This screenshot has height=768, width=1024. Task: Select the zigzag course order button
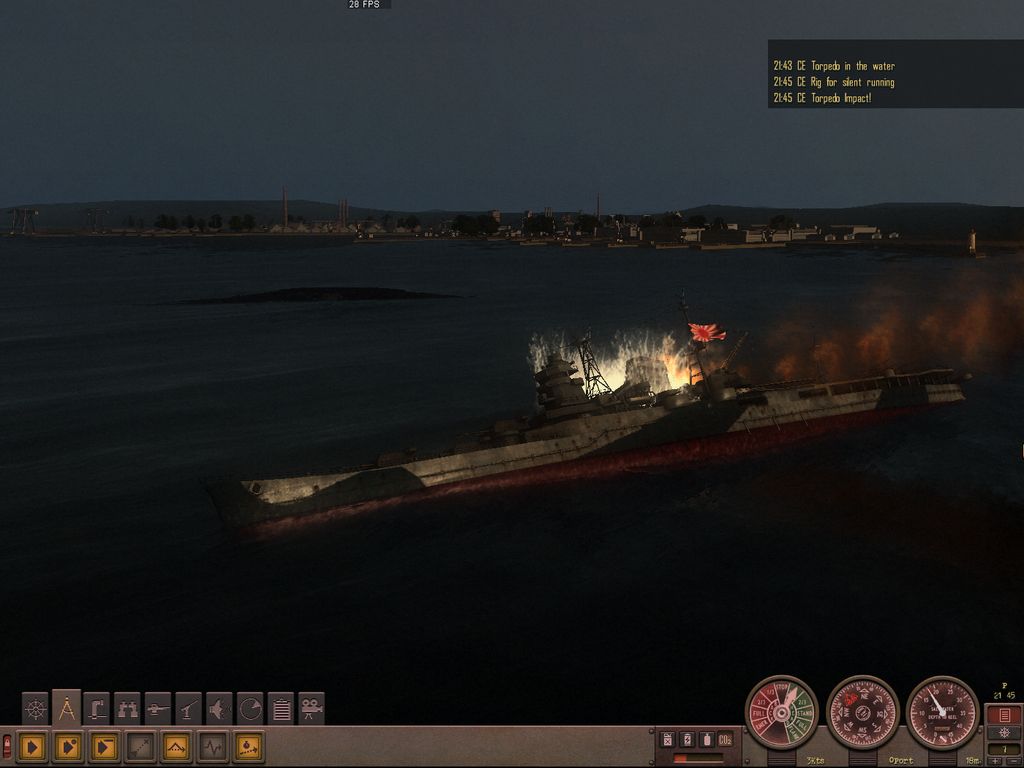click(x=177, y=746)
